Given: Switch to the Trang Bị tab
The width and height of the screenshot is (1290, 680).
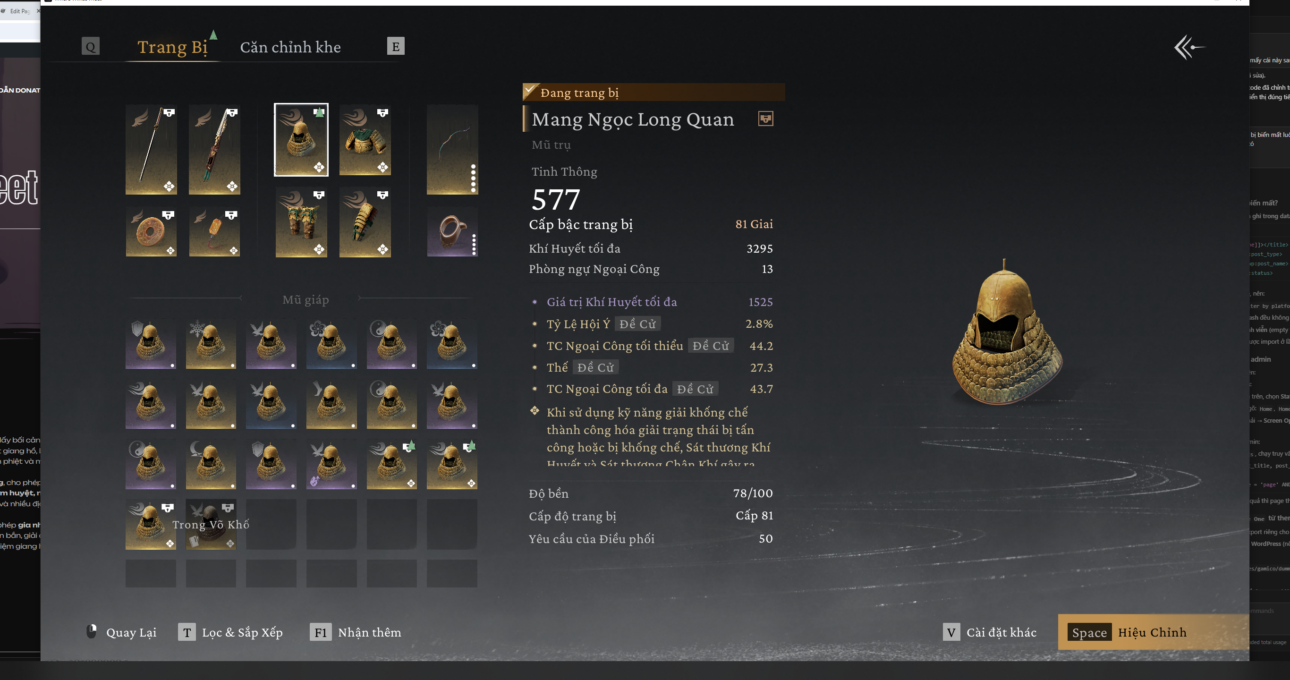Looking at the screenshot, I should tap(172, 47).
